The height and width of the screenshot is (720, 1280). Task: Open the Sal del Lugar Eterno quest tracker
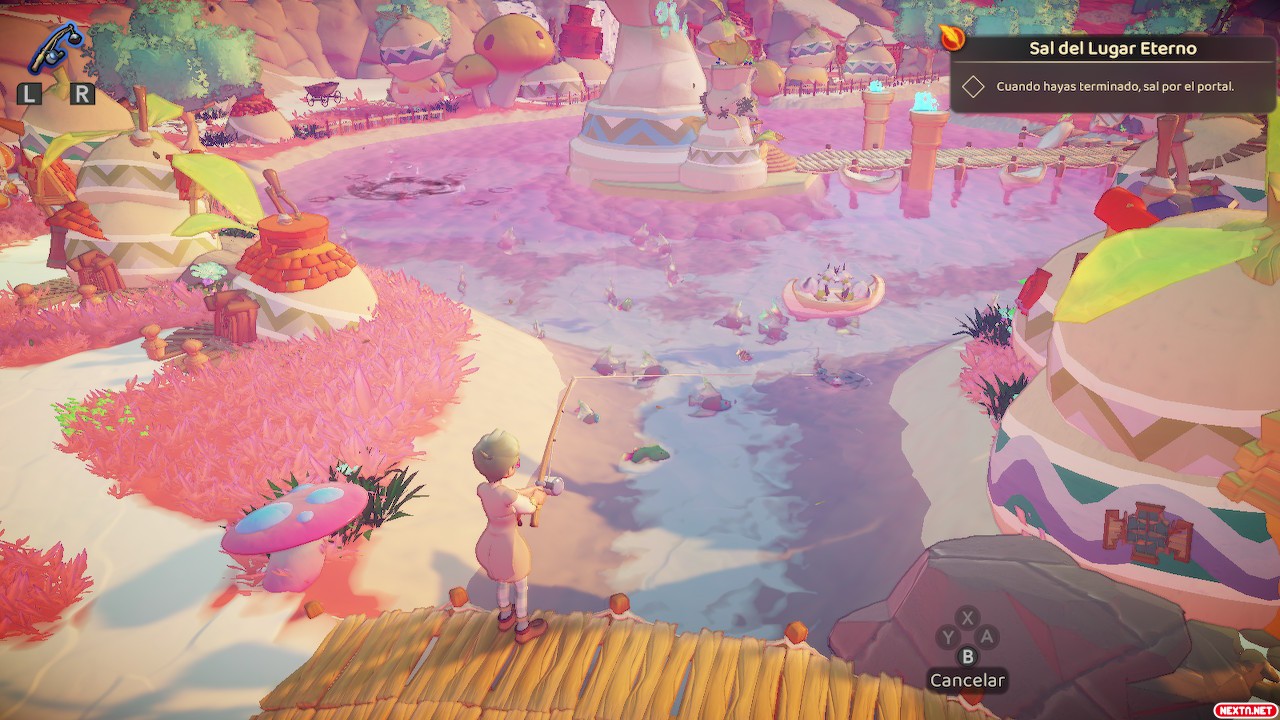tap(1113, 48)
